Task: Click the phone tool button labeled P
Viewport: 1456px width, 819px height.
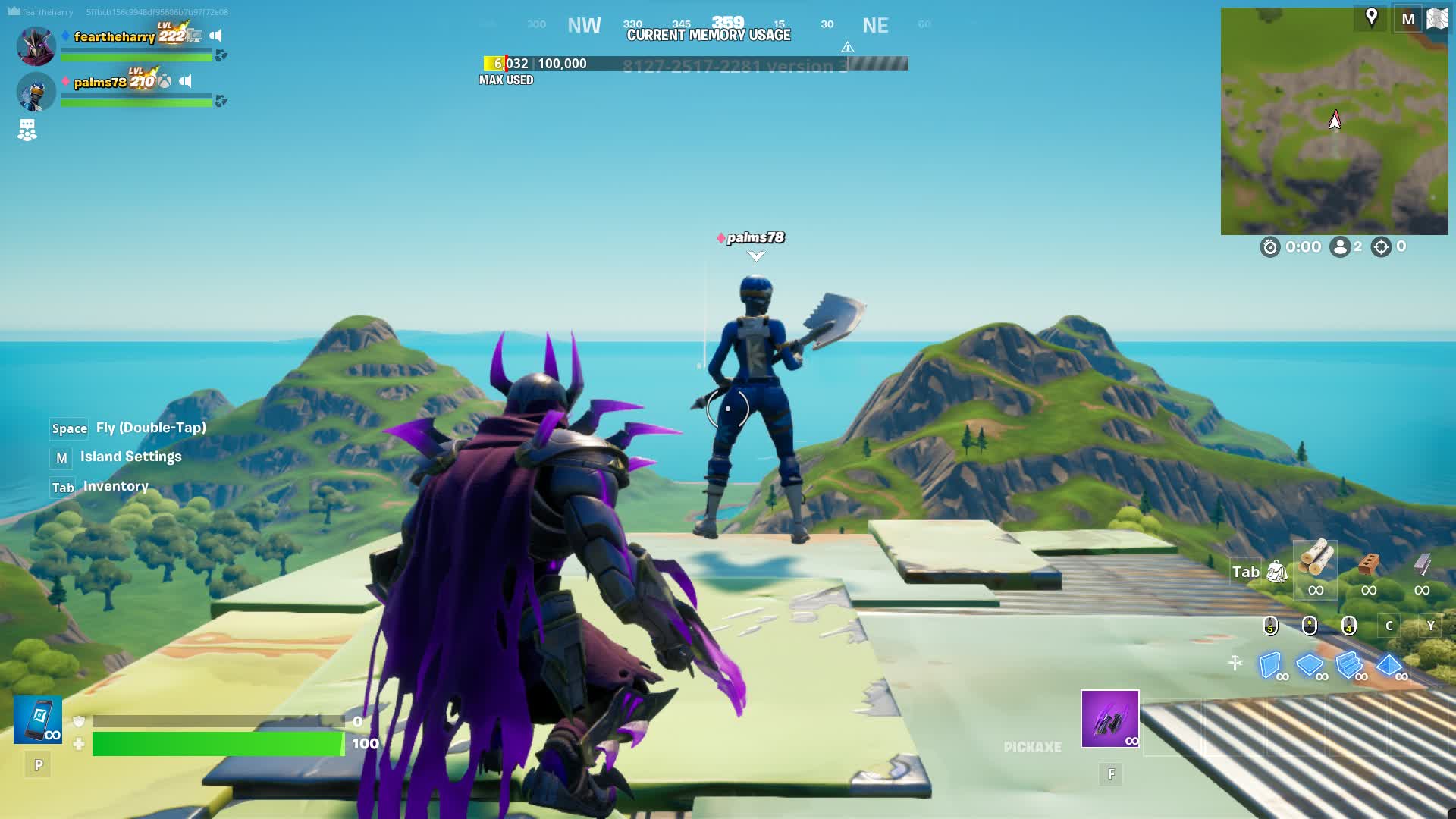Action: (x=37, y=764)
